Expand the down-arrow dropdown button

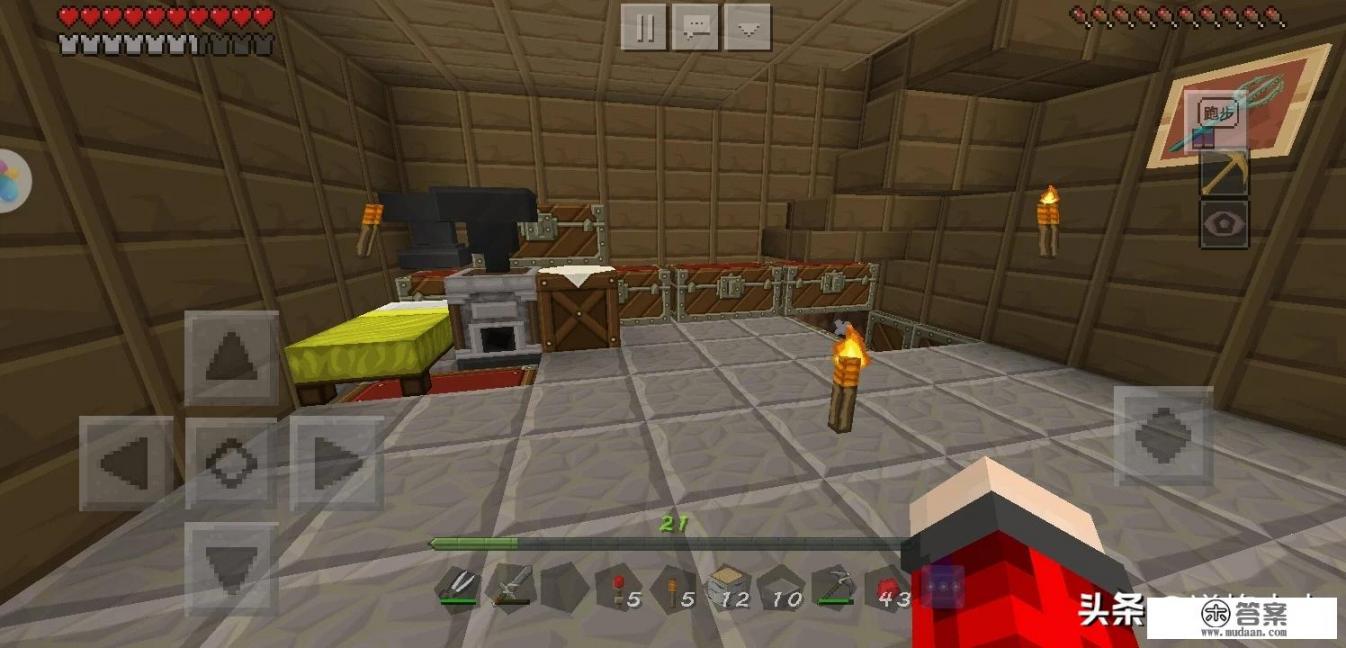(747, 27)
